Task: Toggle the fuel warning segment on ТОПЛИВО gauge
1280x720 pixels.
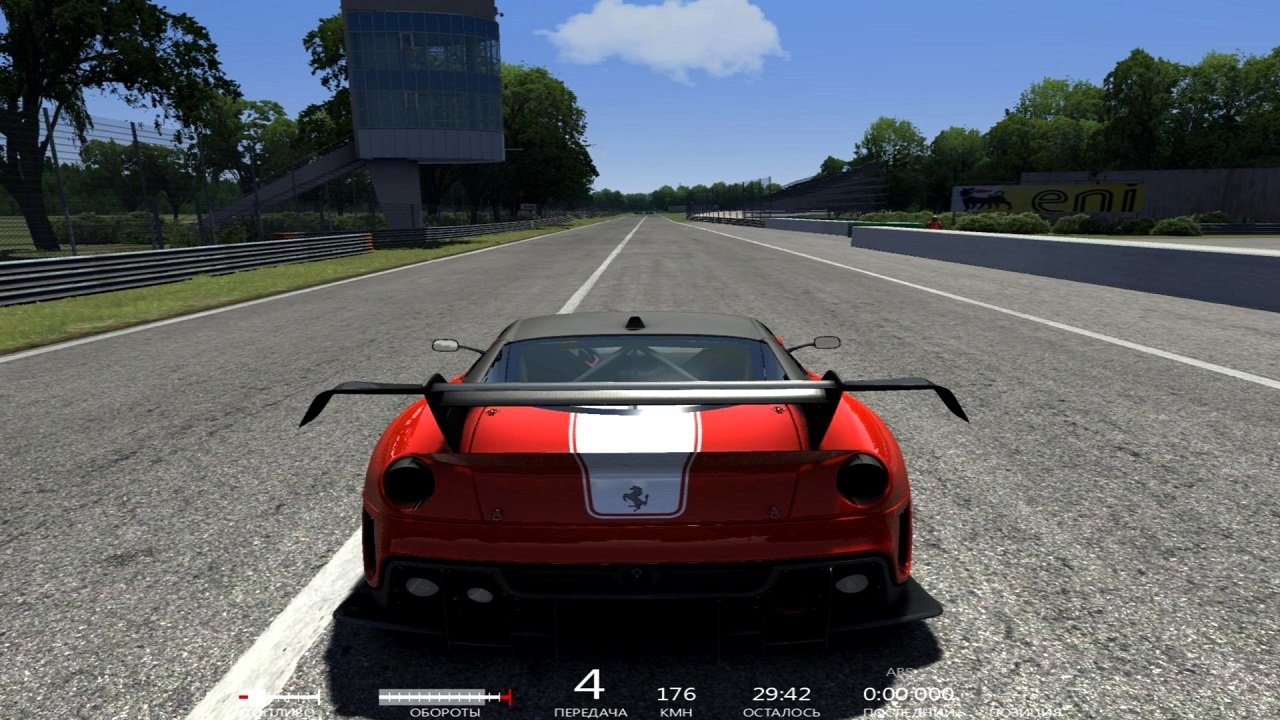Action: pyautogui.click(x=243, y=695)
